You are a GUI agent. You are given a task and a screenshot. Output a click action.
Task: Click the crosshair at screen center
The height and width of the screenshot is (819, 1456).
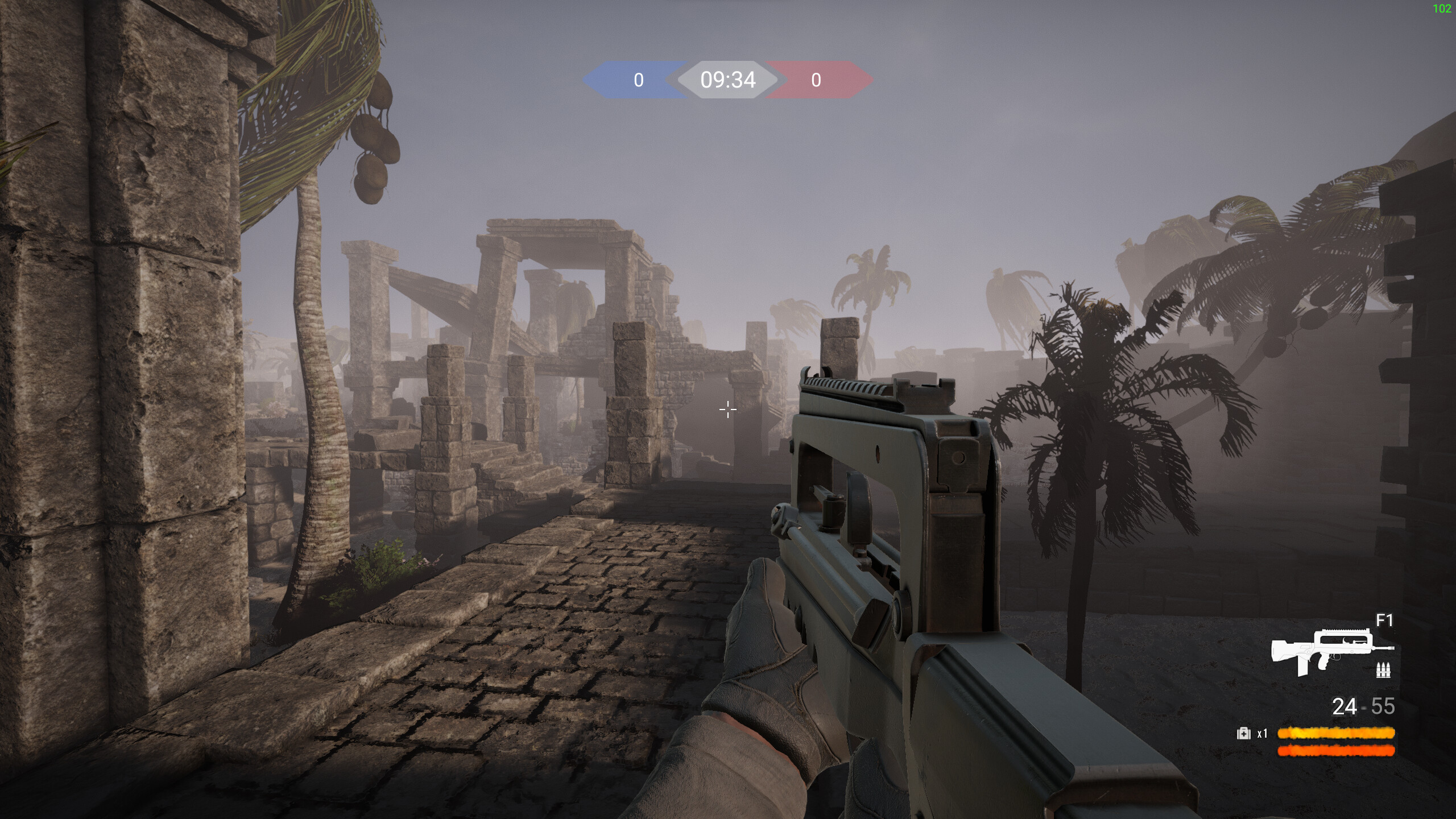click(x=728, y=409)
